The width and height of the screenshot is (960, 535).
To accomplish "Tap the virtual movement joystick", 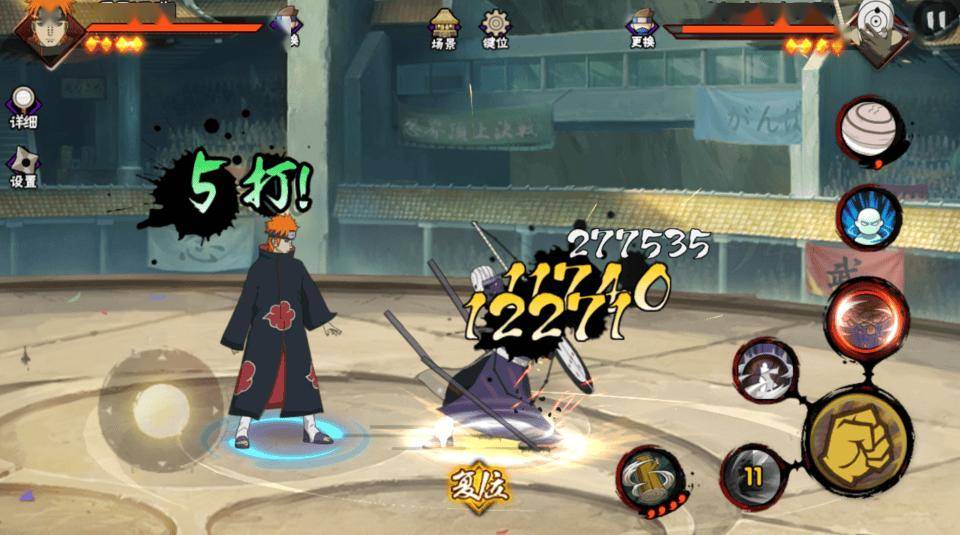I will pos(160,408).
